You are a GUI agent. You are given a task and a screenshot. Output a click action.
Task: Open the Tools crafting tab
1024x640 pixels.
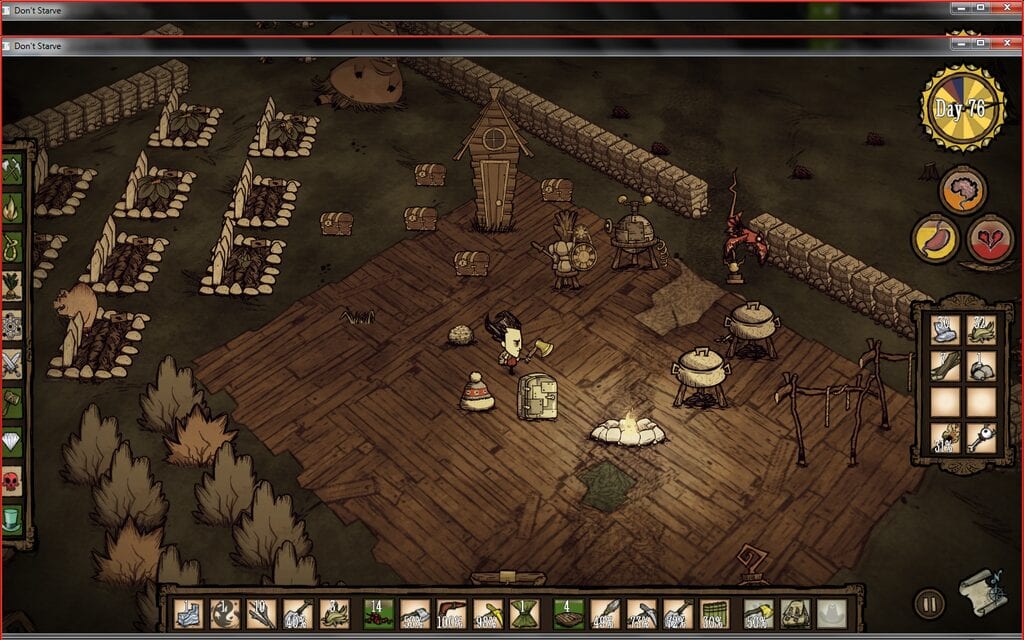pos(12,171)
